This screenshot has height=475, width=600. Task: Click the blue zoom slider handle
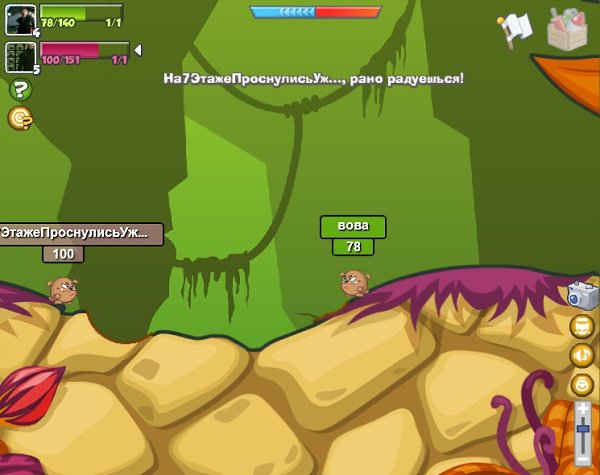(x=583, y=429)
